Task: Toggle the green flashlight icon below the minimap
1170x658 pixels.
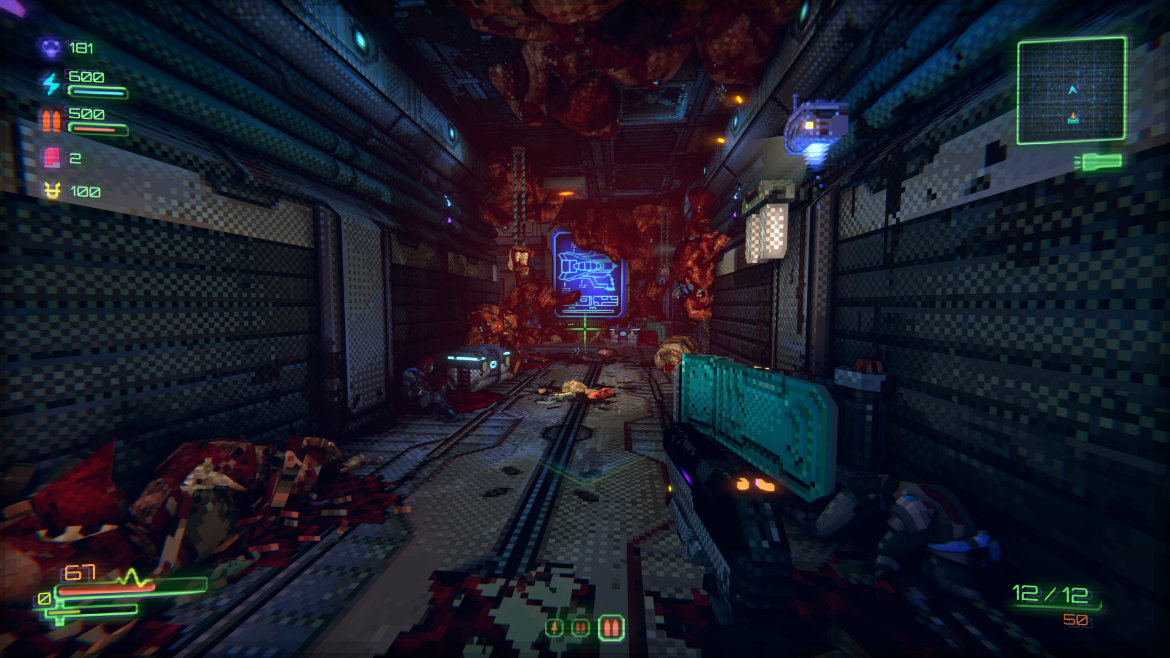Action: [1101, 161]
